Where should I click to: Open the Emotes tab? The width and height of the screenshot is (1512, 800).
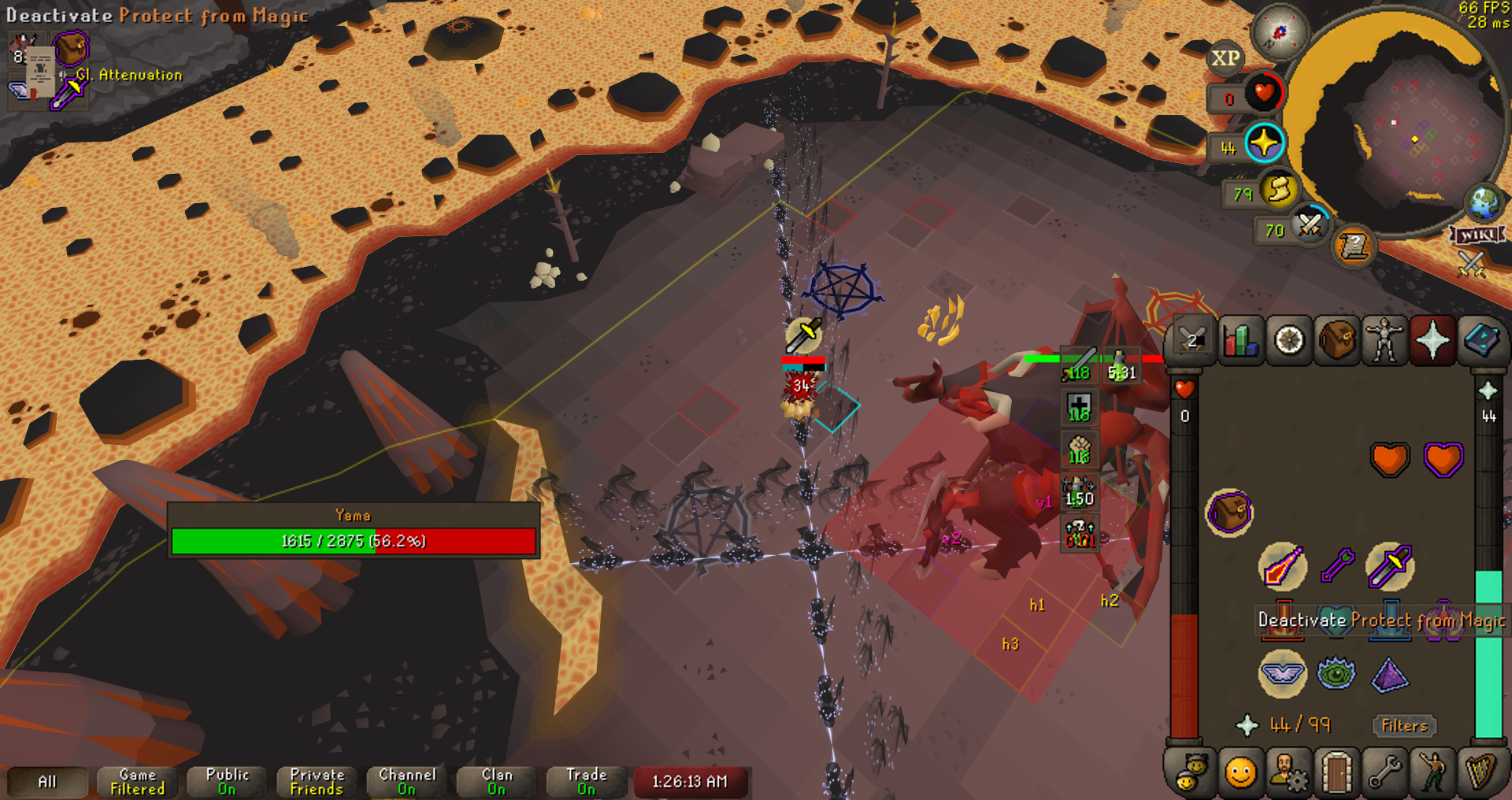coord(1432,772)
